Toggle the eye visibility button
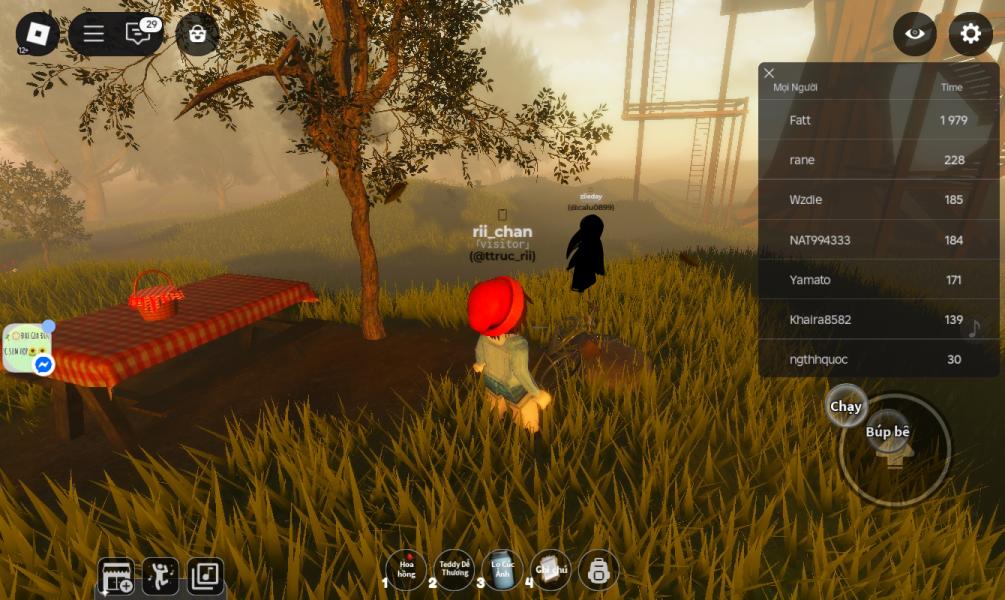 pos(915,34)
